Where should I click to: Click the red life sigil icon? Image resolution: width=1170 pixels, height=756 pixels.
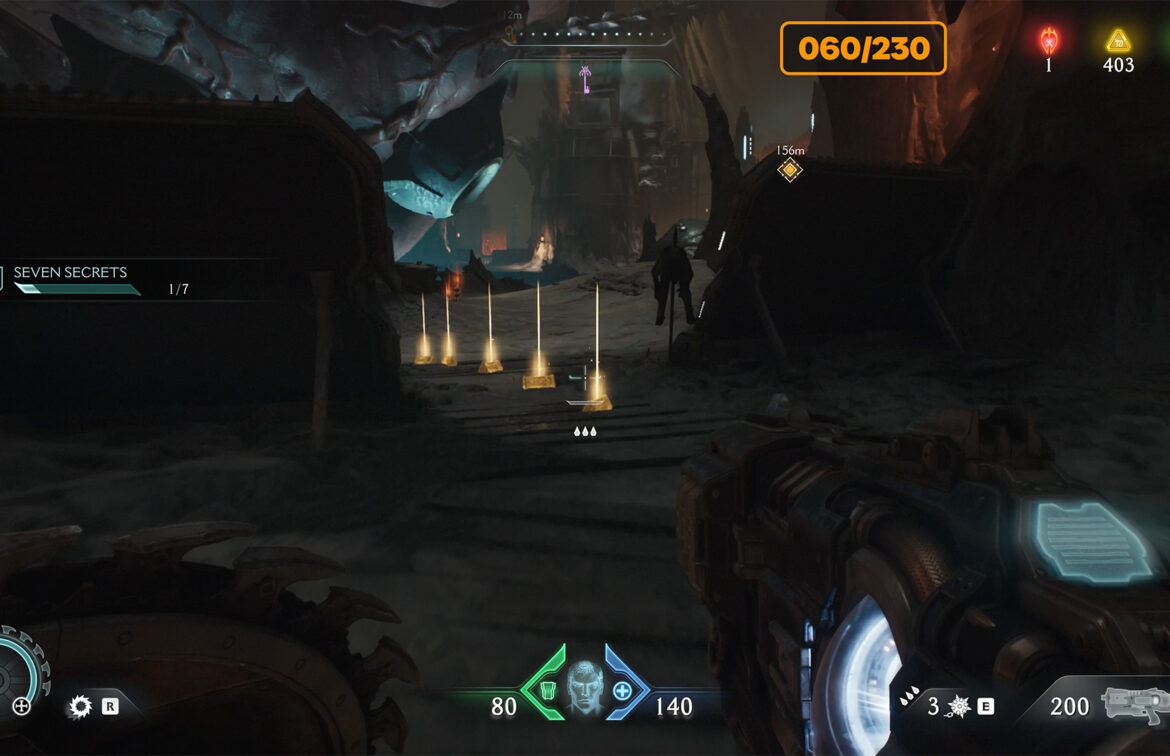pos(1048,41)
